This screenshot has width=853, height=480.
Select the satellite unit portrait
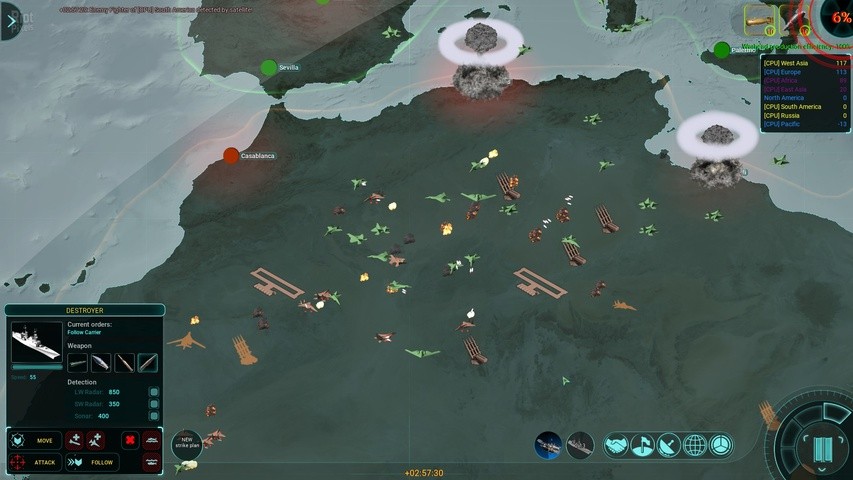tap(548, 446)
